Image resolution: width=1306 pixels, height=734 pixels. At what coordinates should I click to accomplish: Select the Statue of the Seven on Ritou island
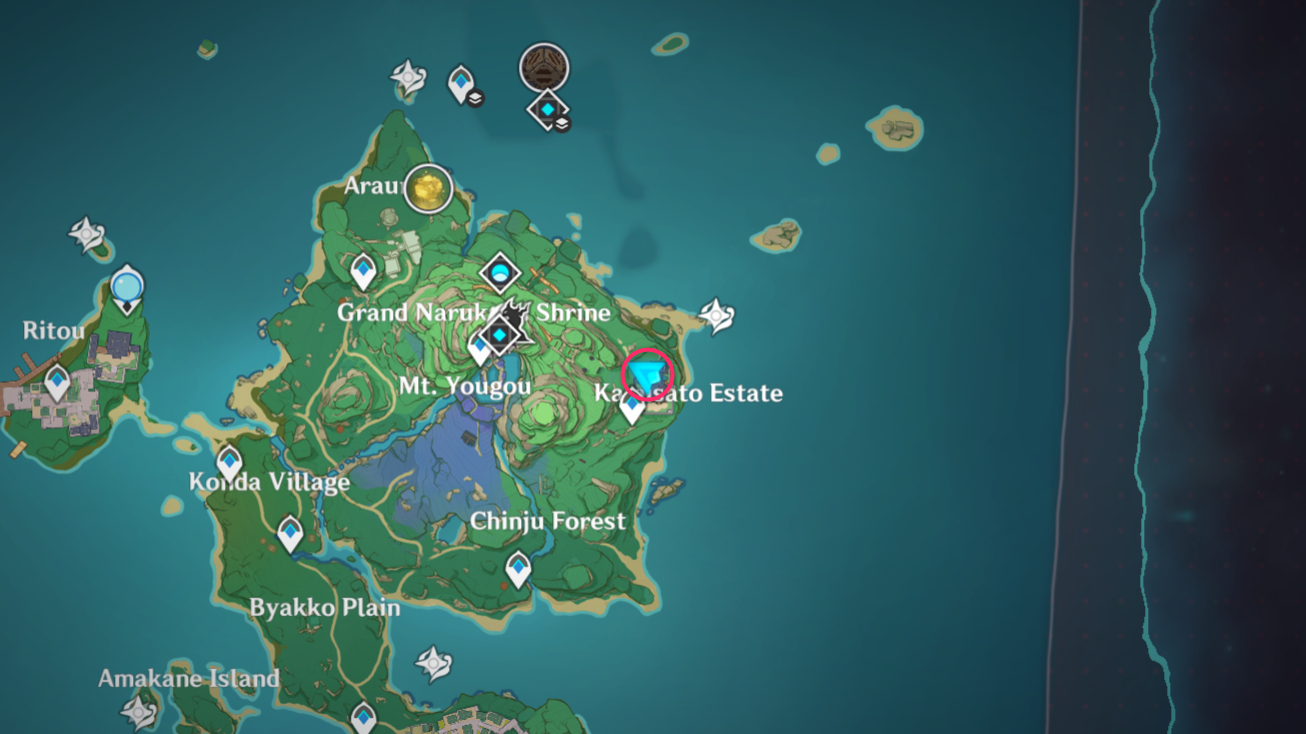point(127,289)
